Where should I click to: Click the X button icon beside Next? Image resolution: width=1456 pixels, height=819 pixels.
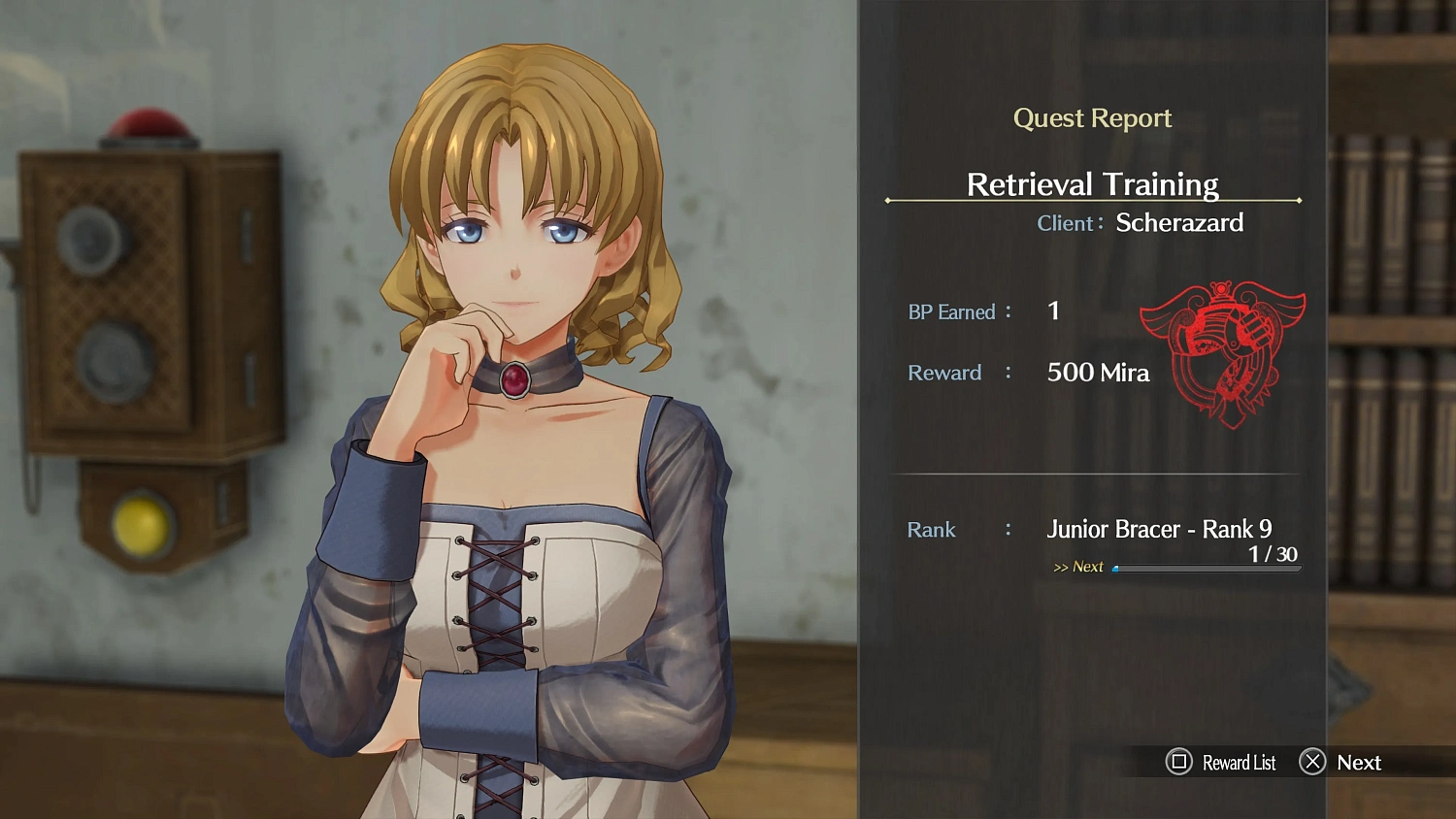click(1313, 763)
